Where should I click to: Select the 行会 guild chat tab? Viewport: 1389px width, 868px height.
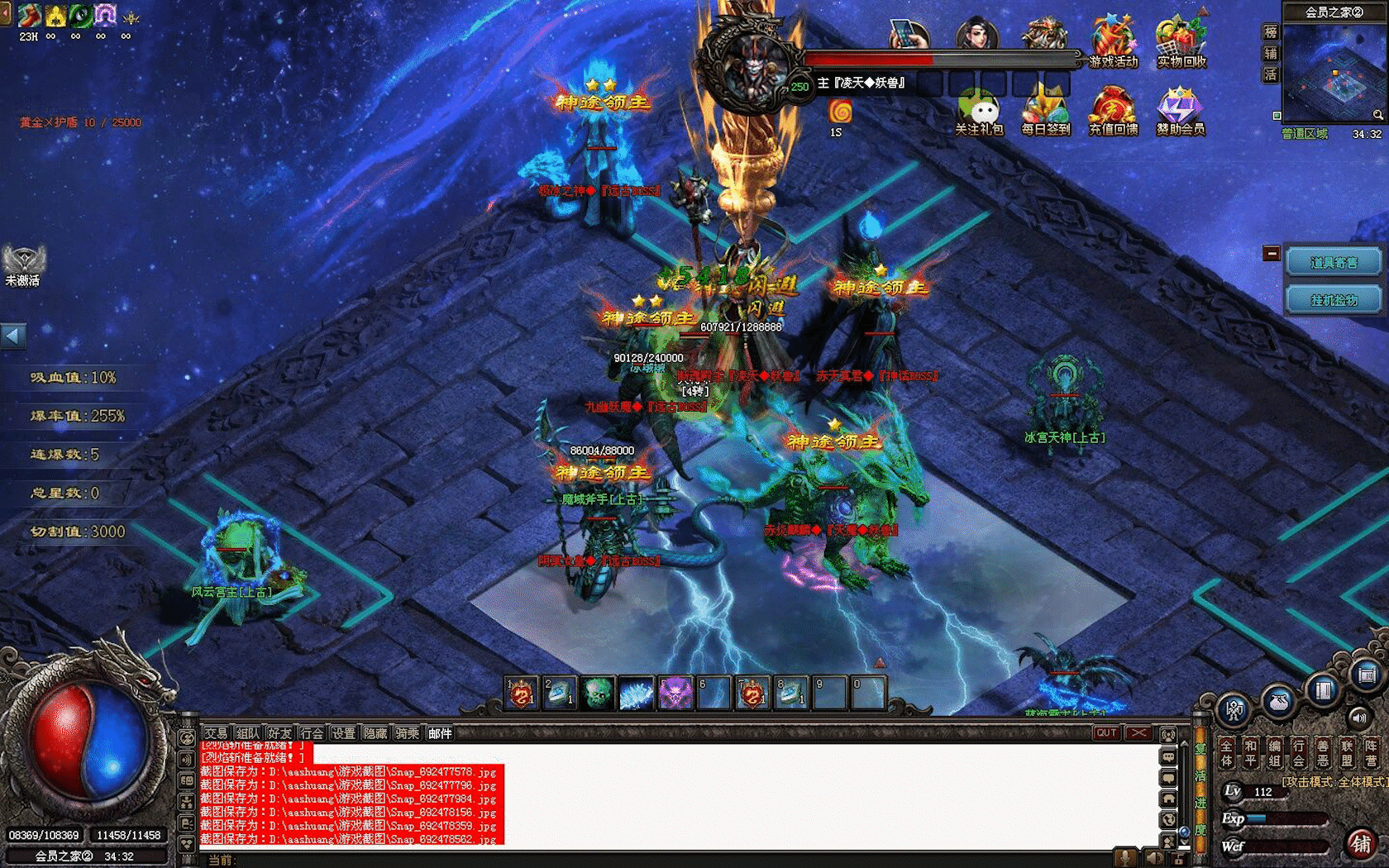[x=312, y=733]
